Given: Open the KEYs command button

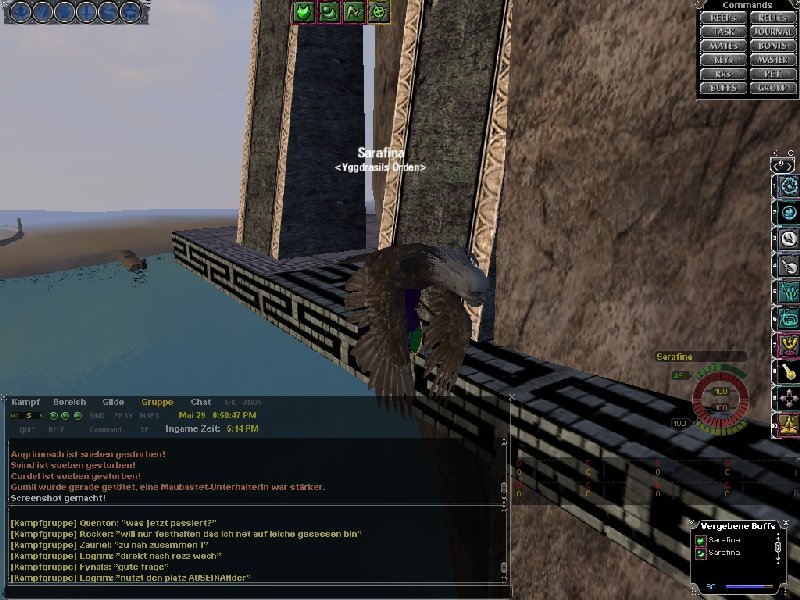Looking at the screenshot, I should click(x=722, y=60).
